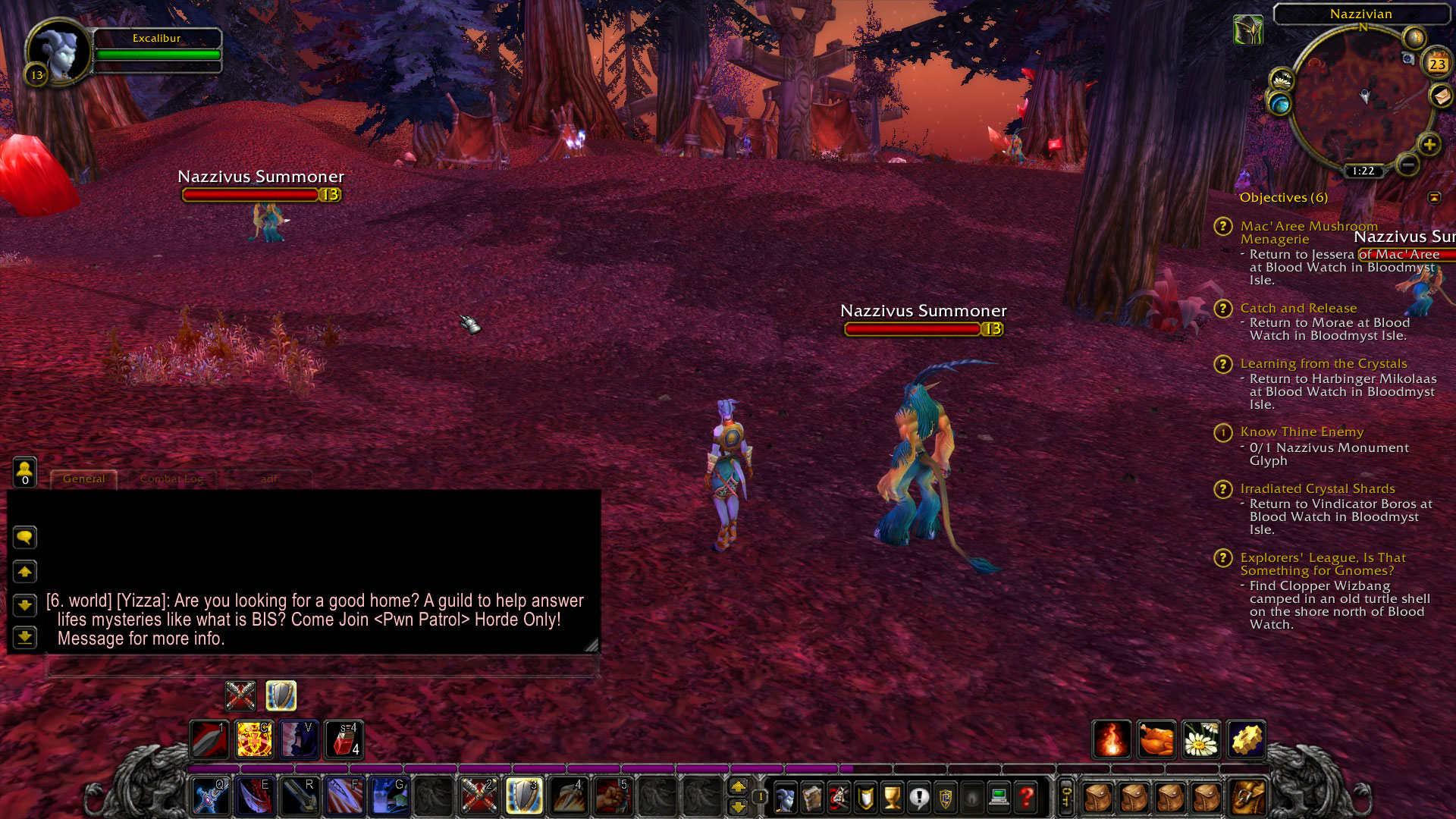Request help with the red question mark icon

(x=1025, y=797)
